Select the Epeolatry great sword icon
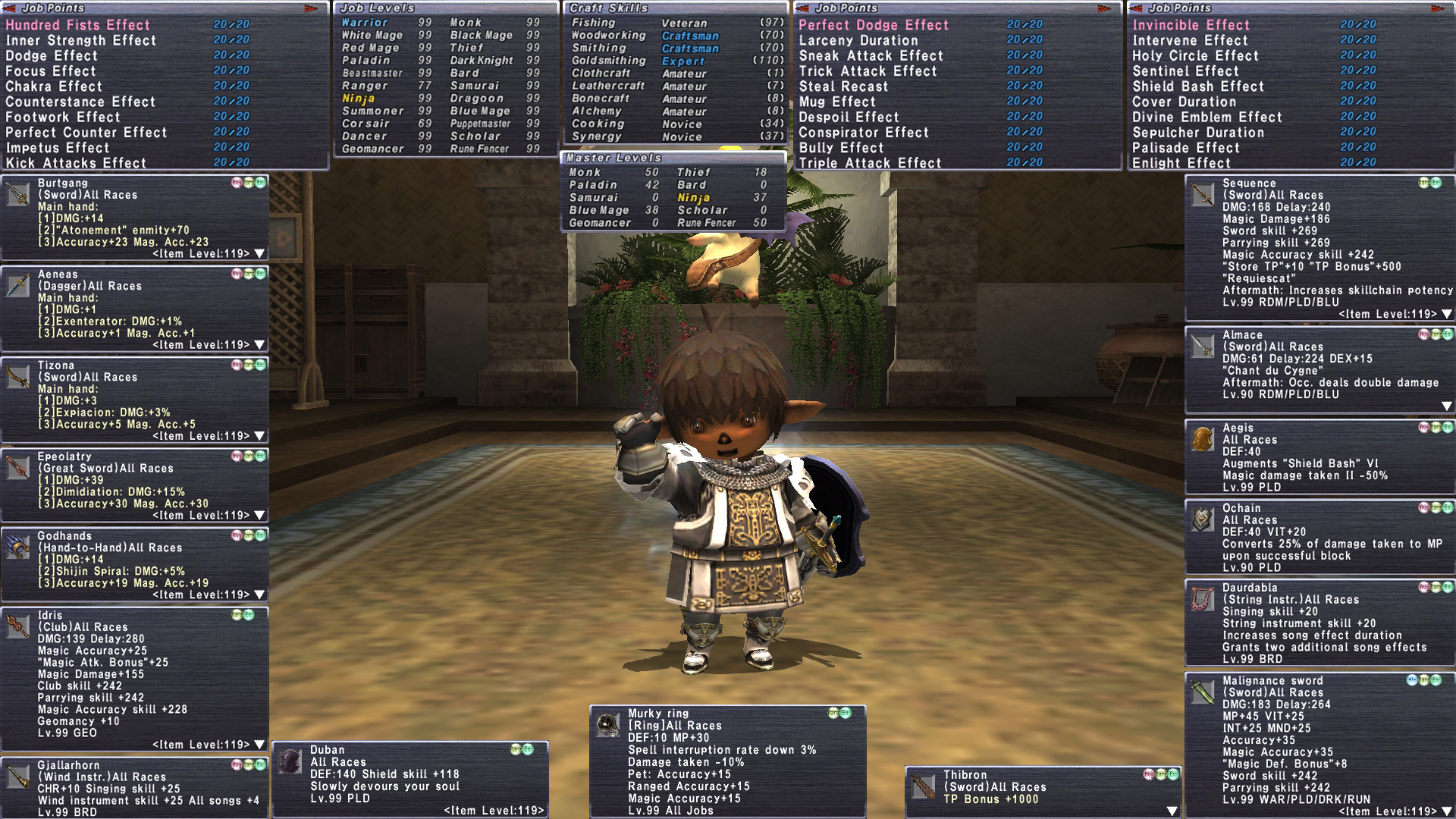This screenshot has width=1456, height=819. tap(18, 468)
